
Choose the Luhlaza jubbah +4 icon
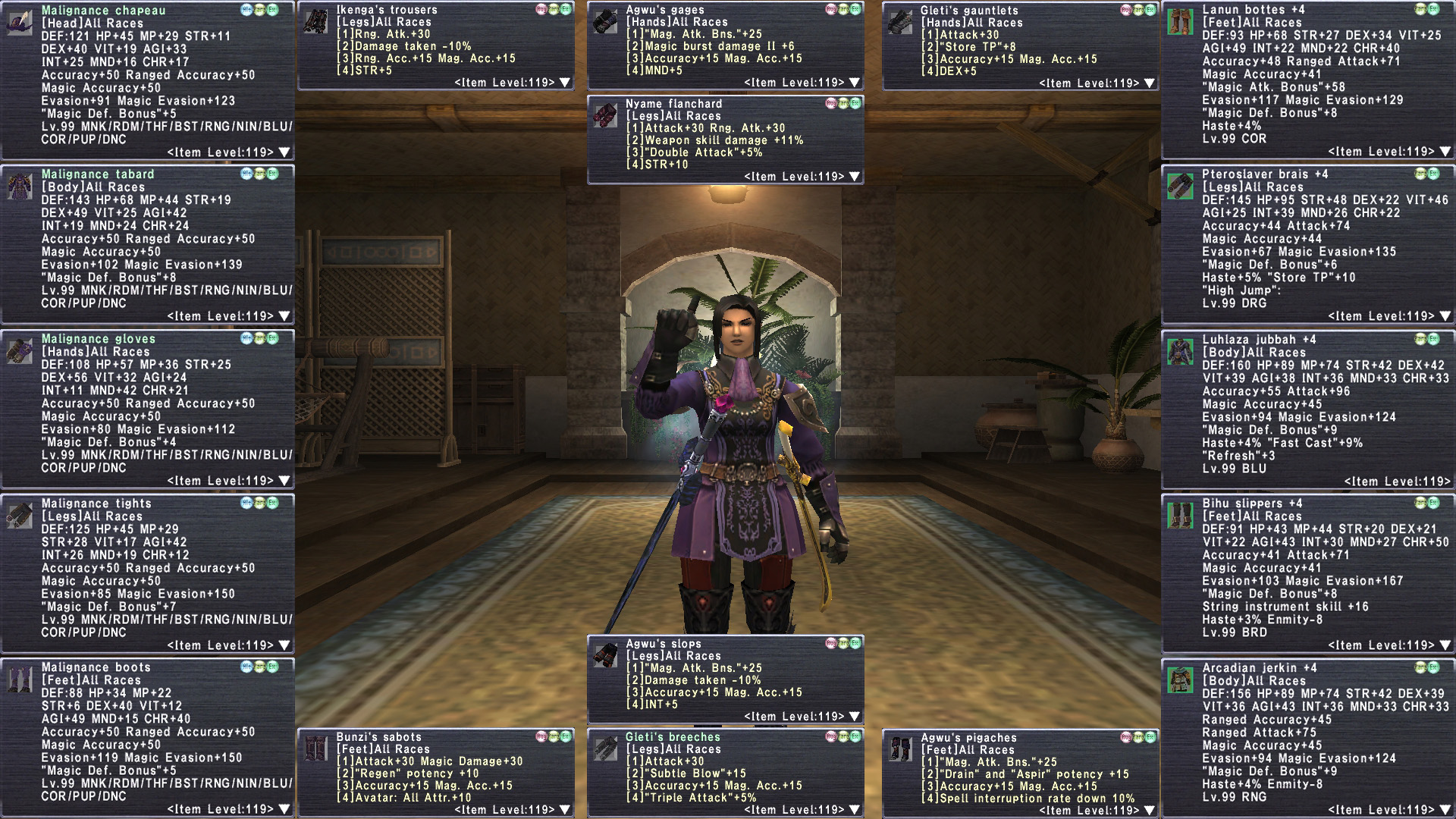click(1180, 351)
